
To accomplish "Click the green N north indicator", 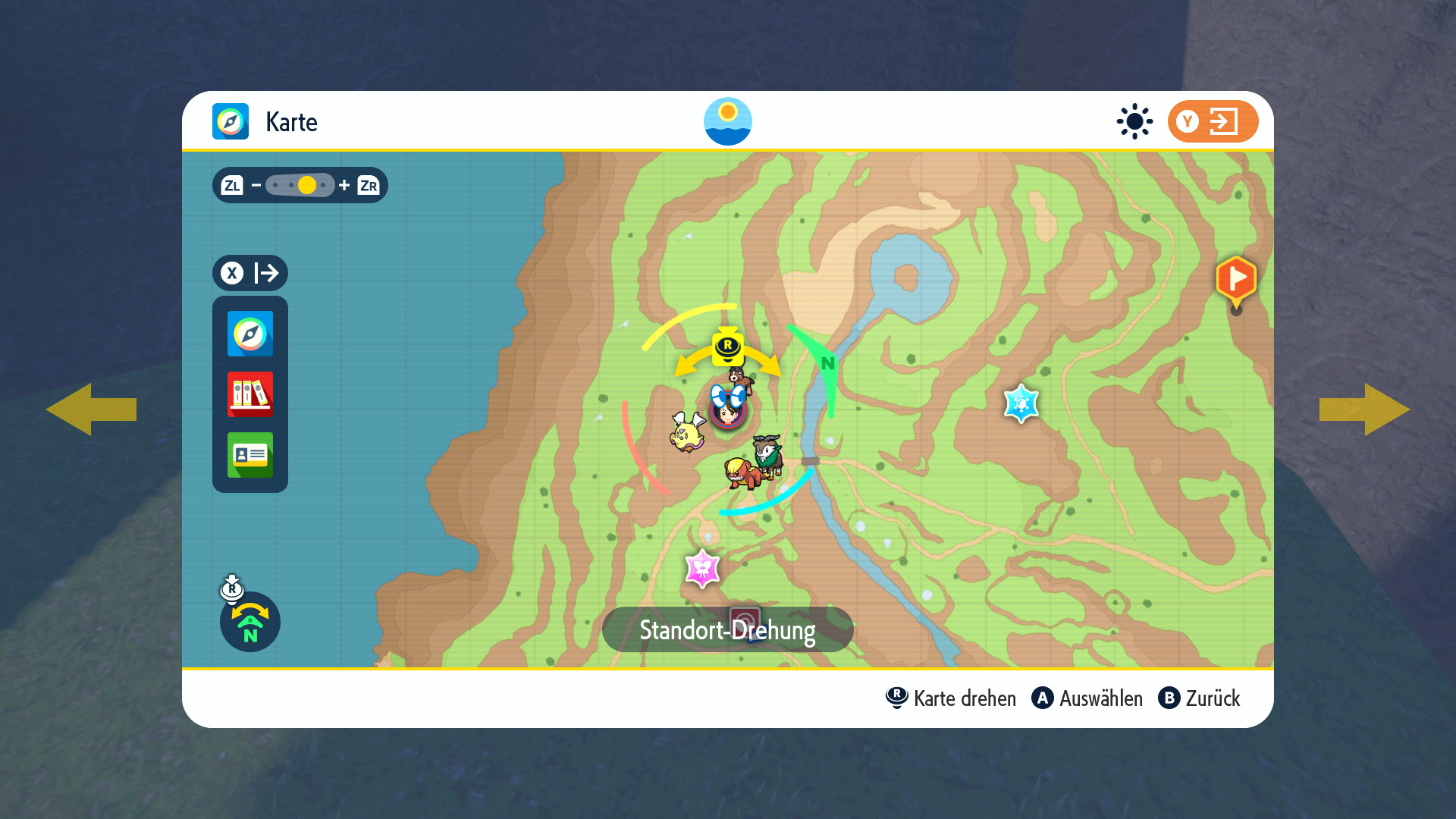I will pos(827,363).
